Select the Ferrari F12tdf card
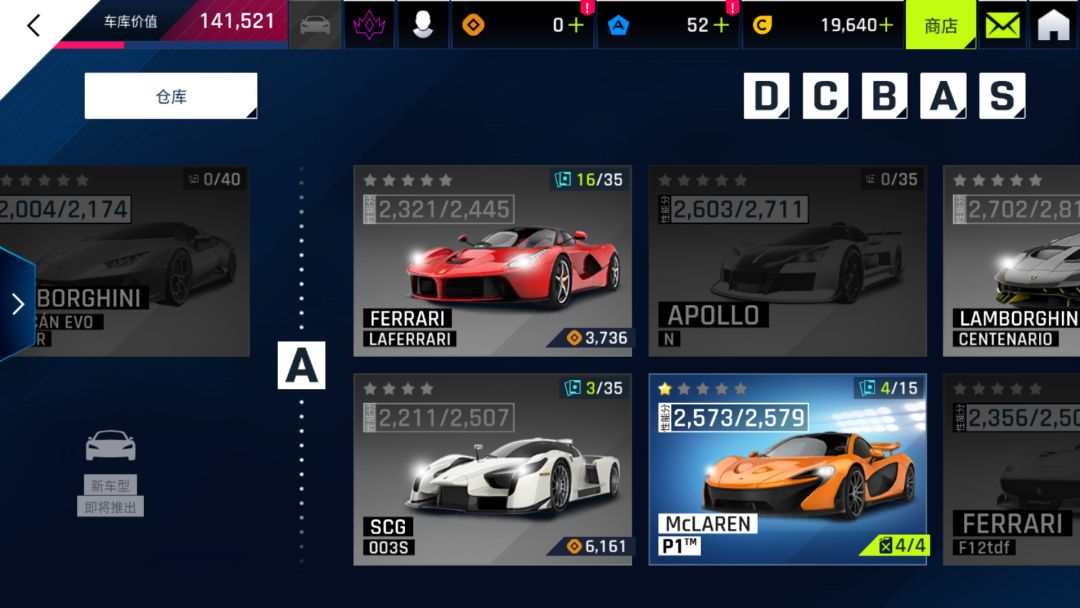 pos(1012,469)
